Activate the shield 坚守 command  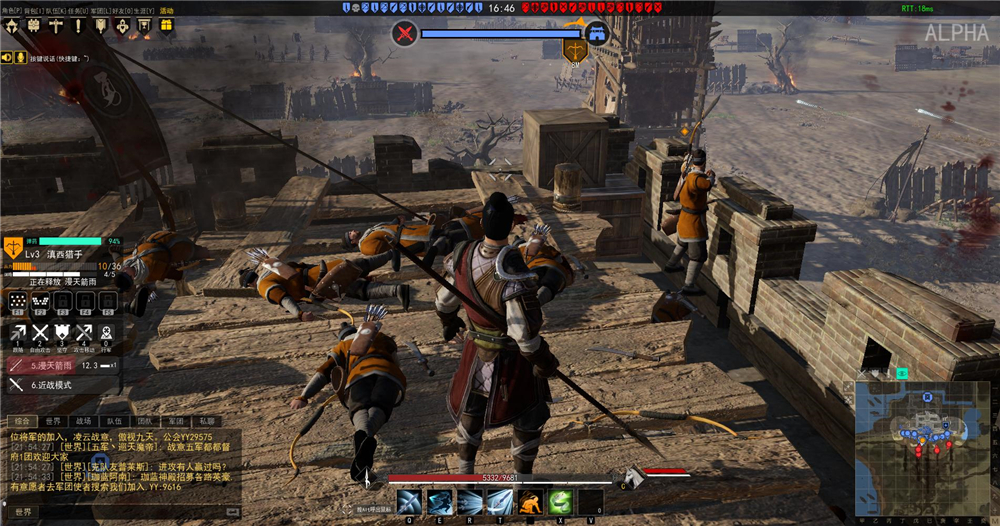click(x=63, y=334)
